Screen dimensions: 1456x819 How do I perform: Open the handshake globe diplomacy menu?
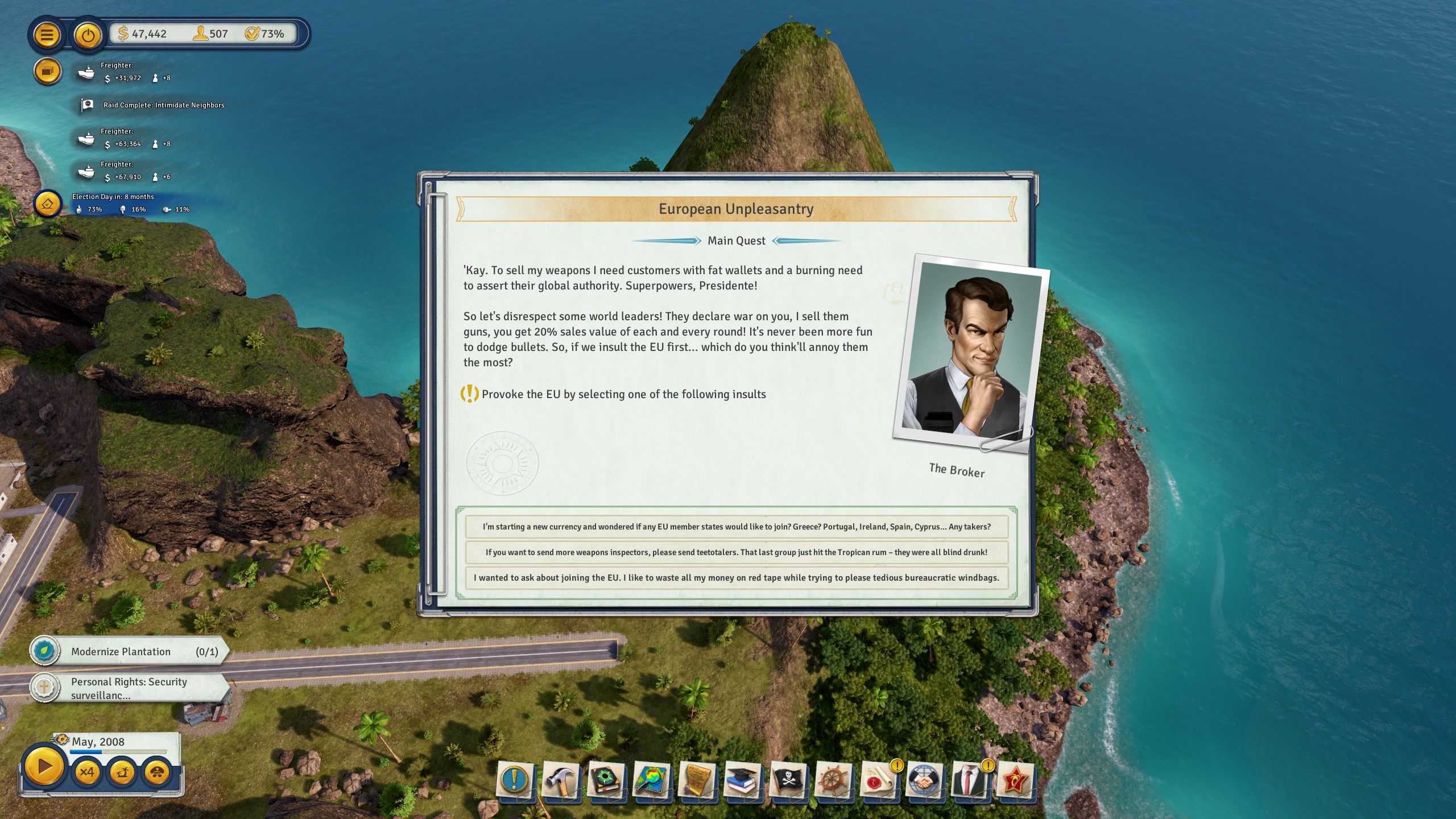coord(924,779)
